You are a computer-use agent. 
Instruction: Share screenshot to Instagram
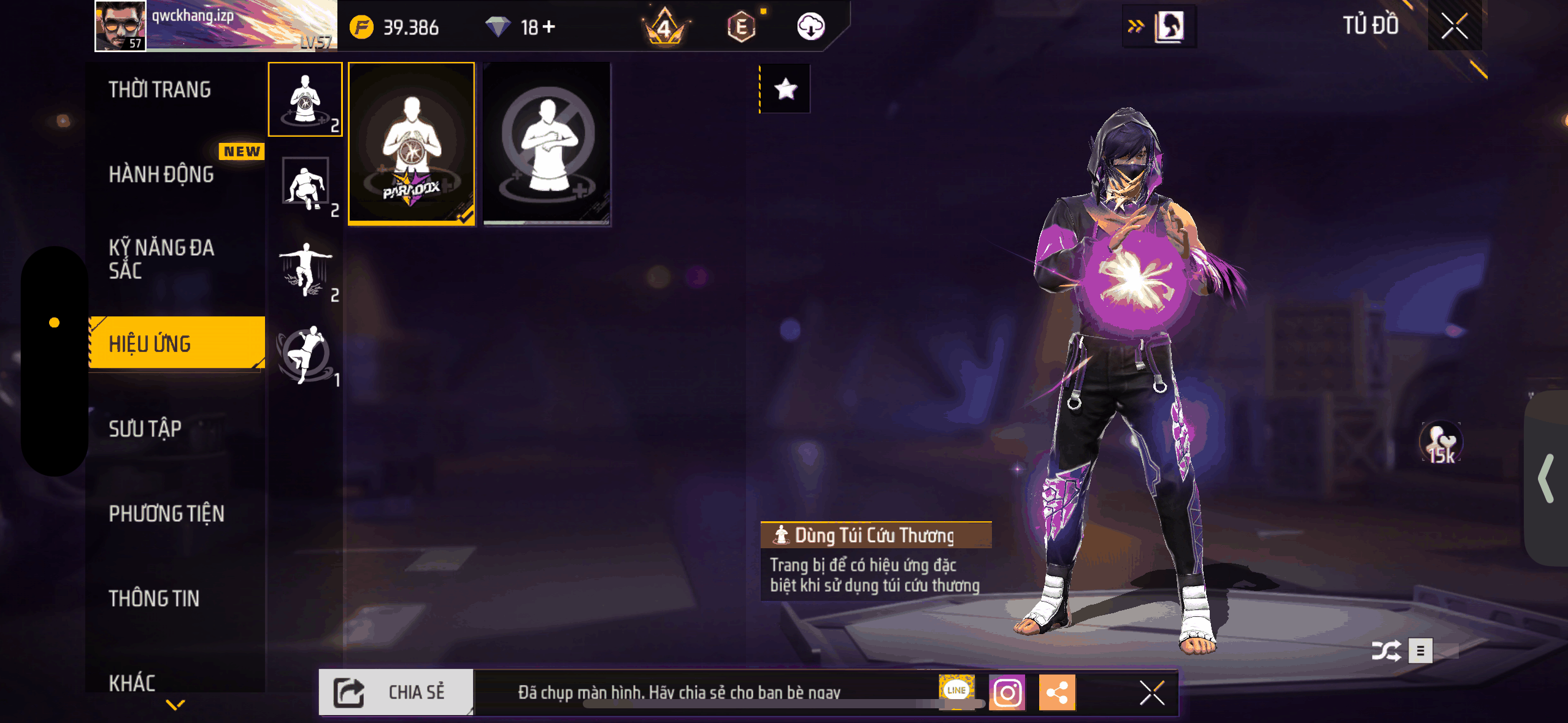coord(1007,693)
